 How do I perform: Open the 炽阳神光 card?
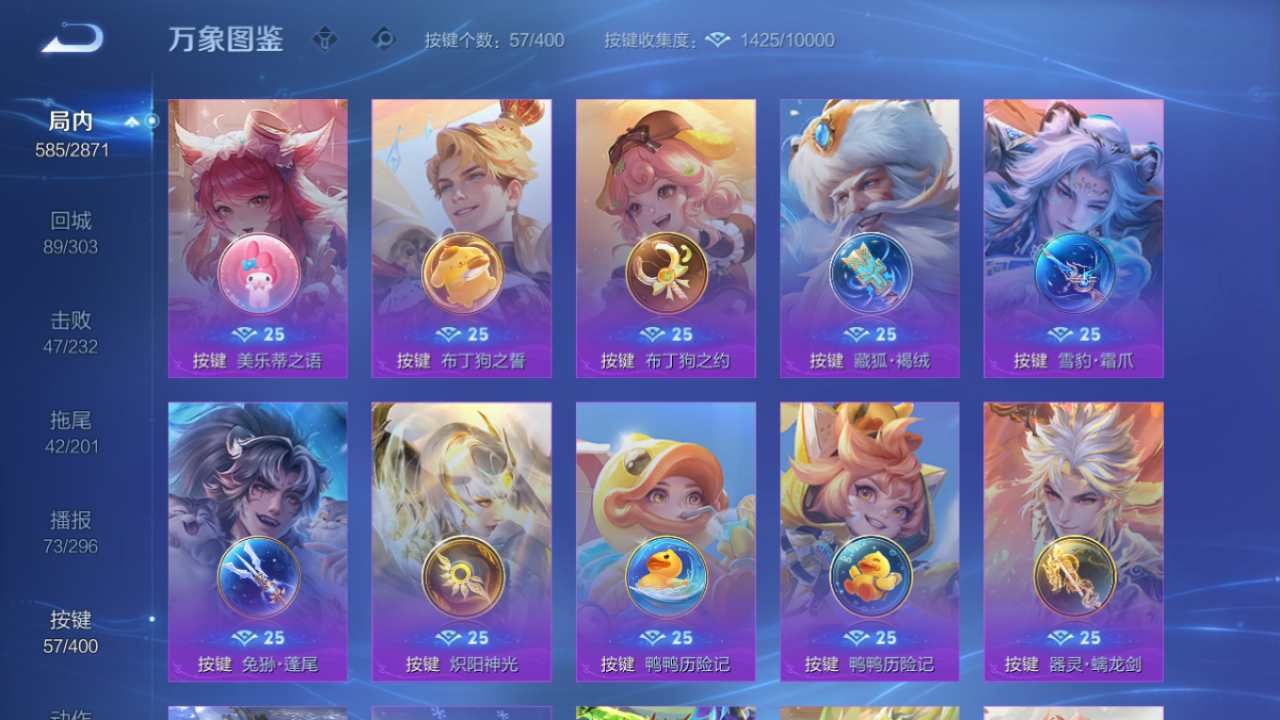460,540
